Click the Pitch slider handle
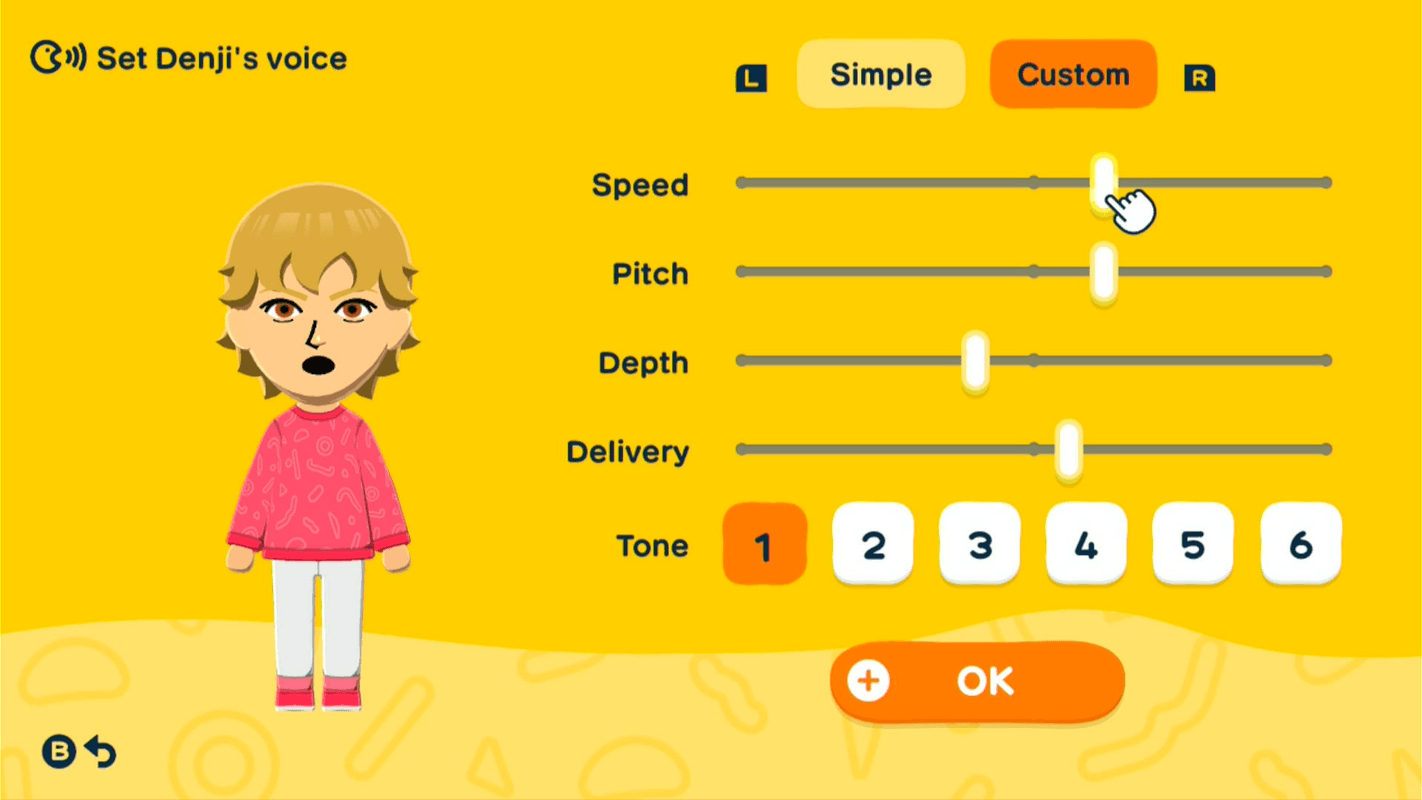 point(1103,271)
